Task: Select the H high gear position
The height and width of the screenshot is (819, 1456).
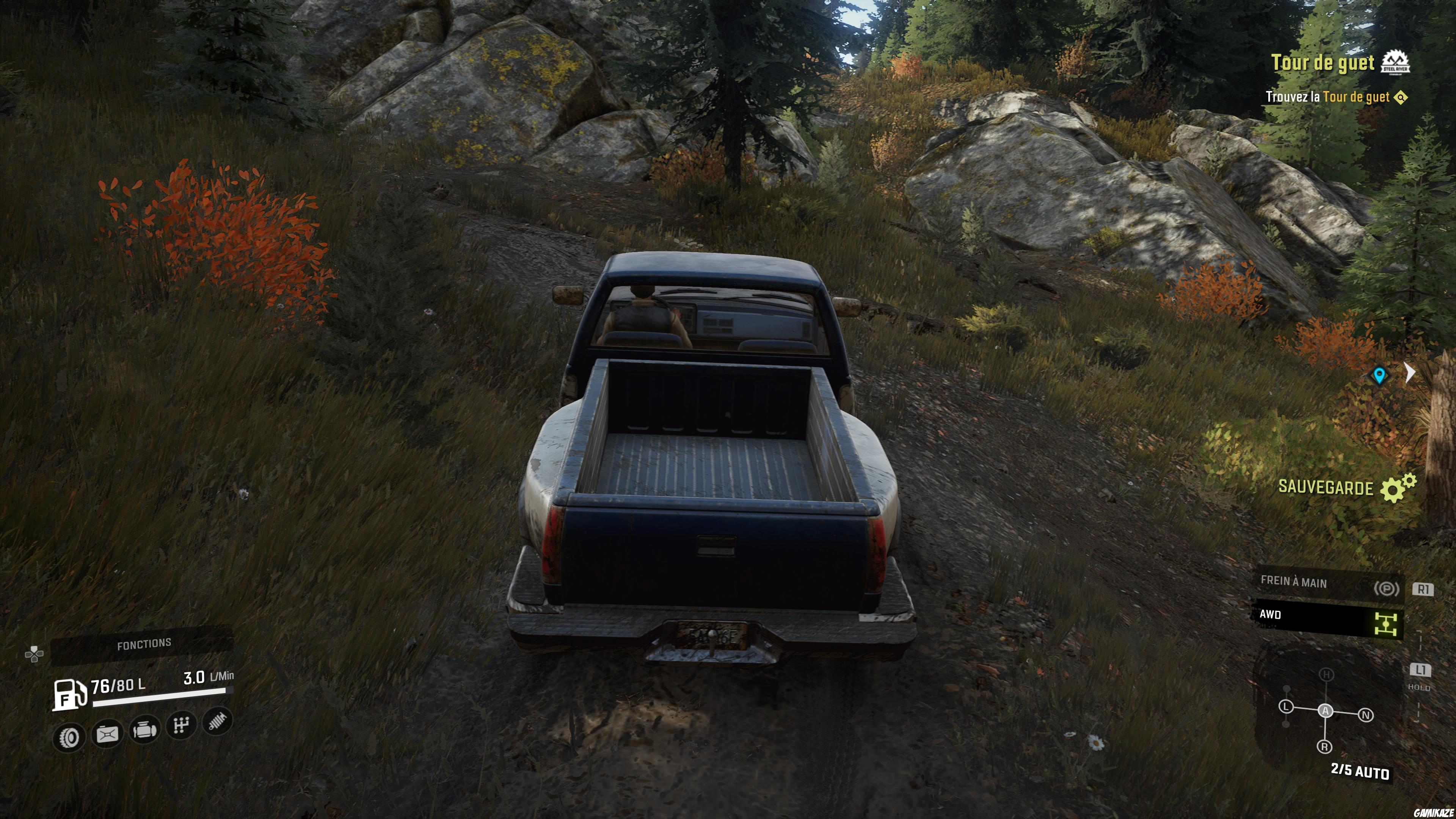Action: pos(1326,674)
